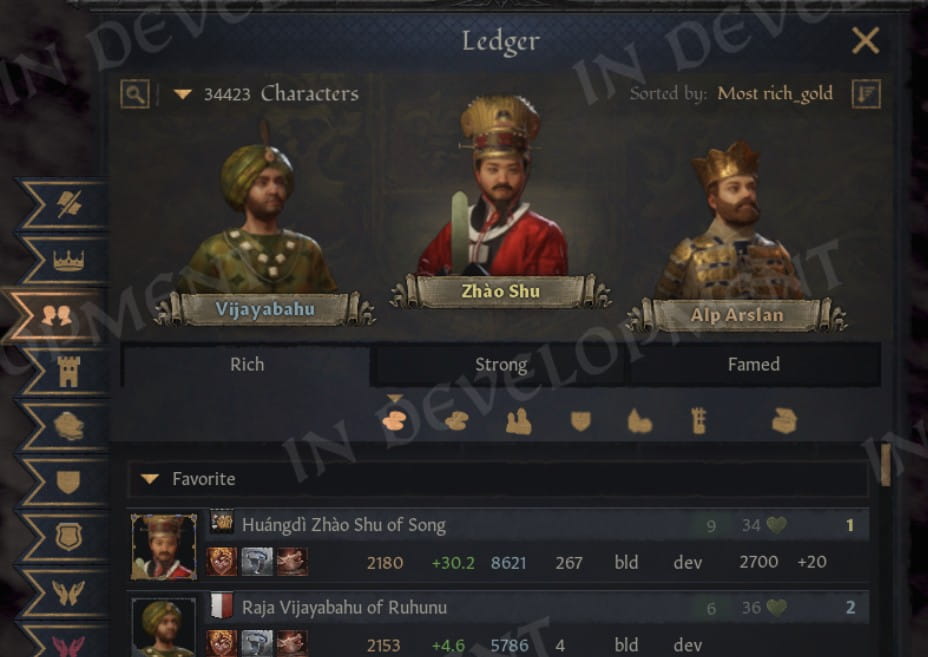Close the Ledger window
The height and width of the screenshot is (657, 928).
864,41
